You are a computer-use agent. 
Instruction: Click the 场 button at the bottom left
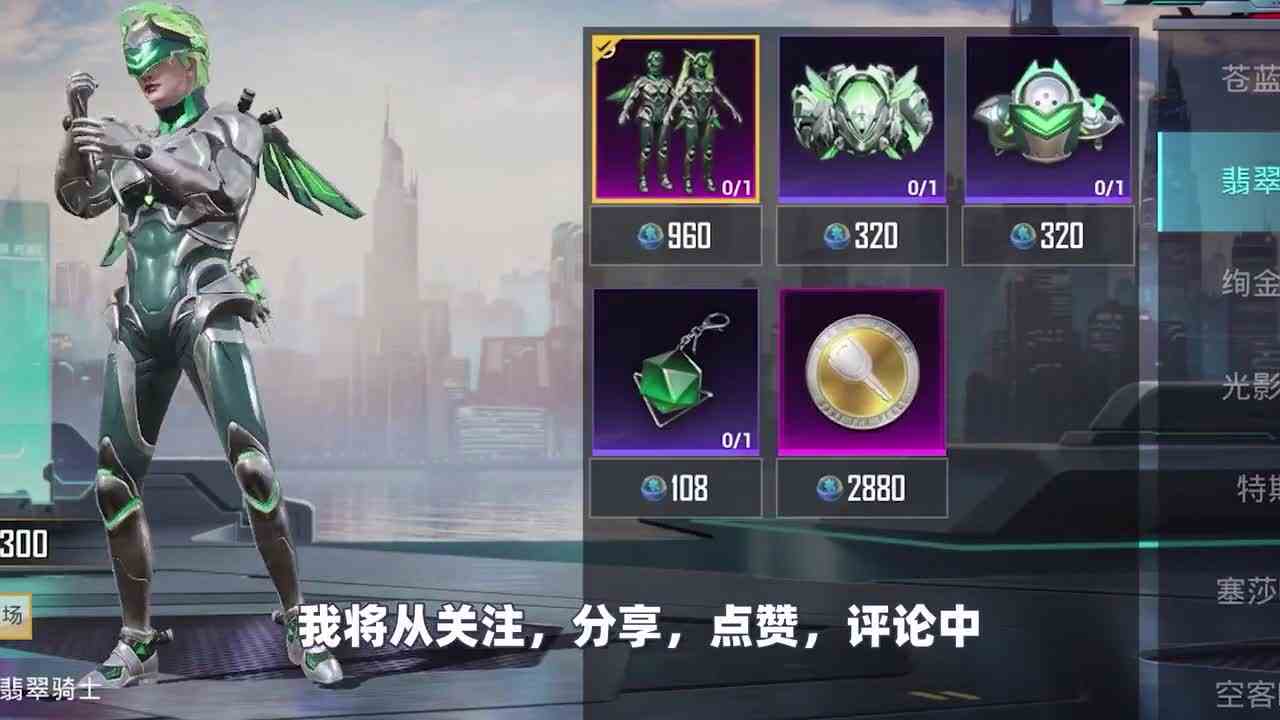click(14, 616)
